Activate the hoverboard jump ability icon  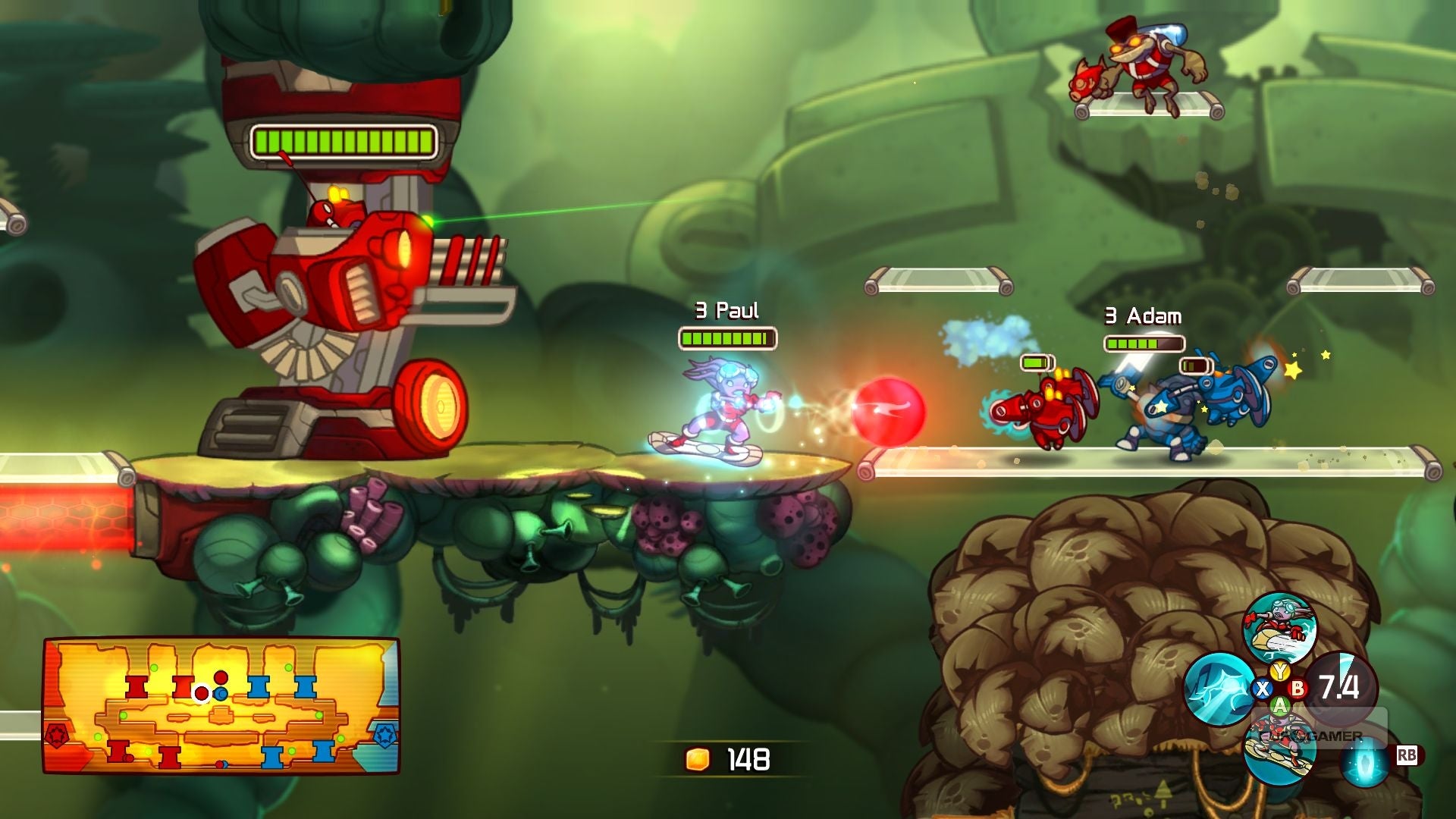coord(1279,752)
